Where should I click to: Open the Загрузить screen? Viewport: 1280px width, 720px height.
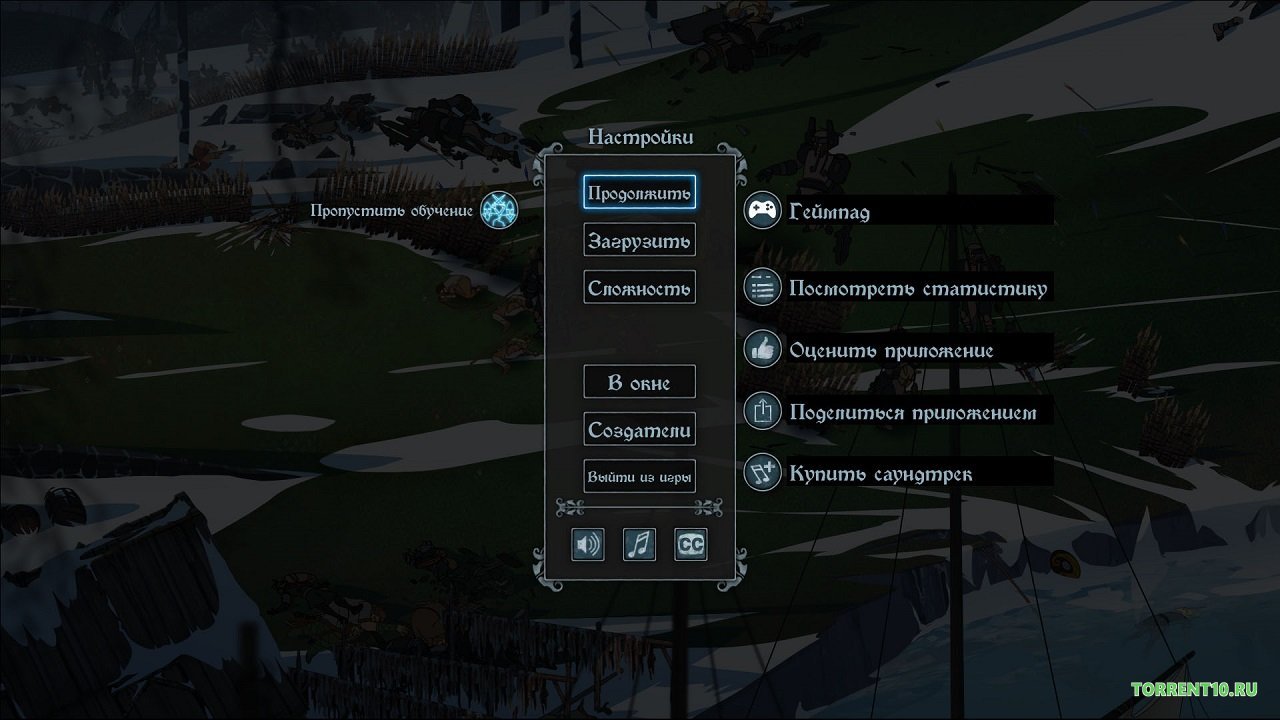(639, 239)
